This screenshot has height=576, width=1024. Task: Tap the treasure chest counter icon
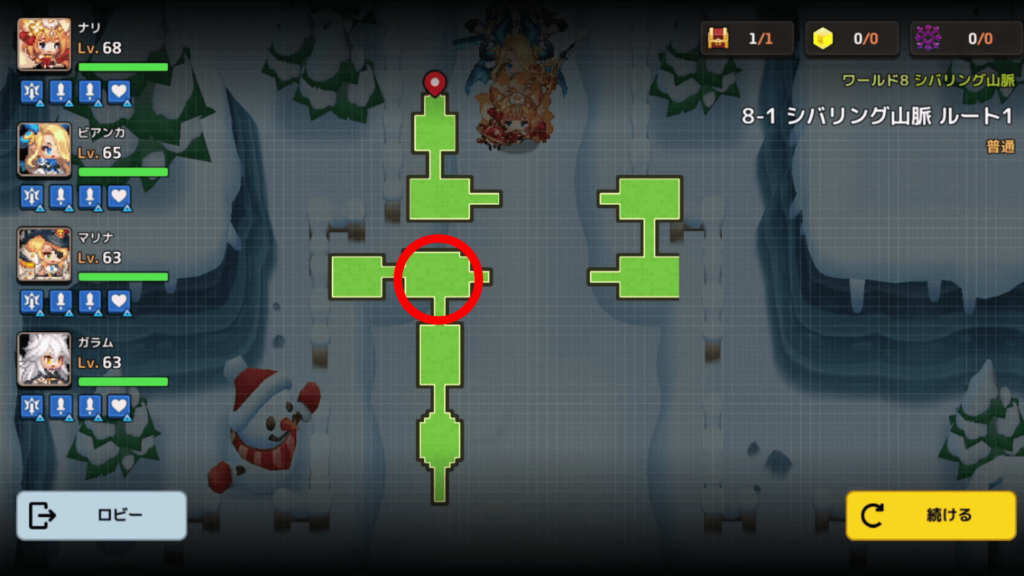coord(718,39)
